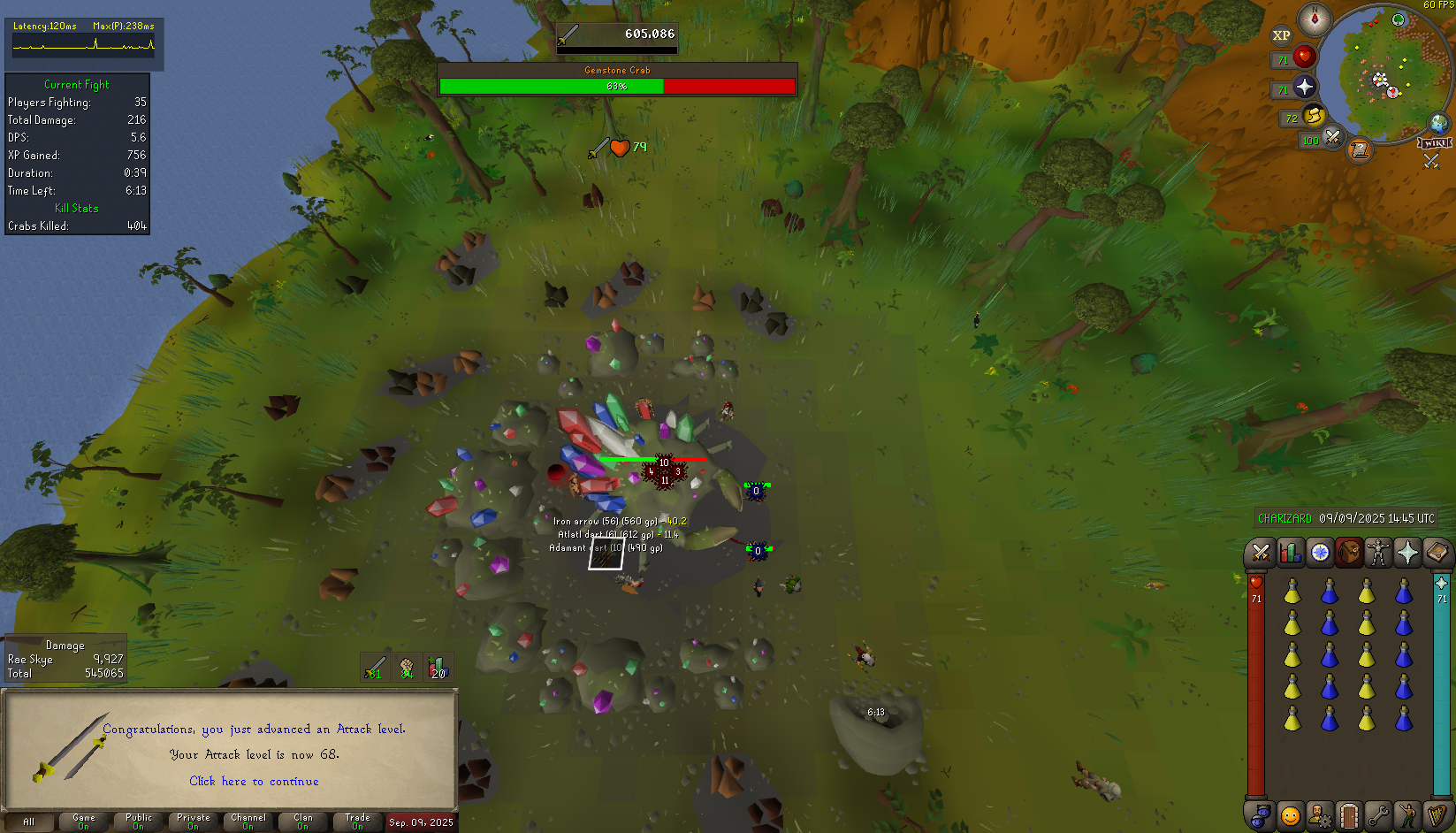1456x833 pixels.
Task: Click here to continue the level-up dialogue
Action: click(x=254, y=782)
